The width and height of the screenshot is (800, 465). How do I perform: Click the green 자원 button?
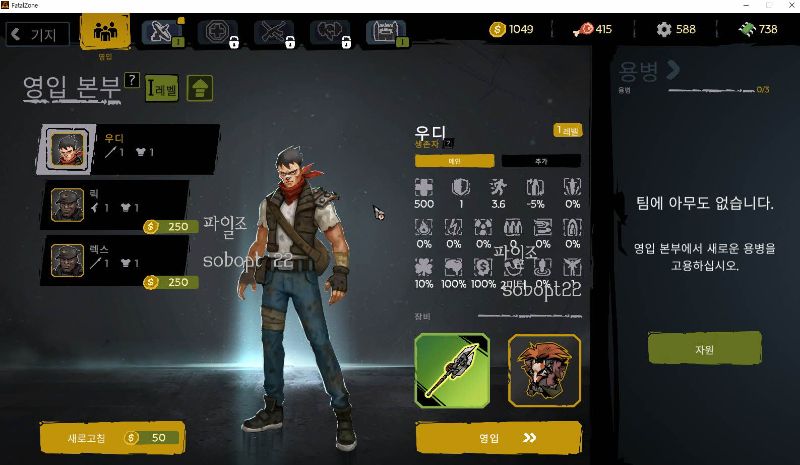tap(704, 350)
